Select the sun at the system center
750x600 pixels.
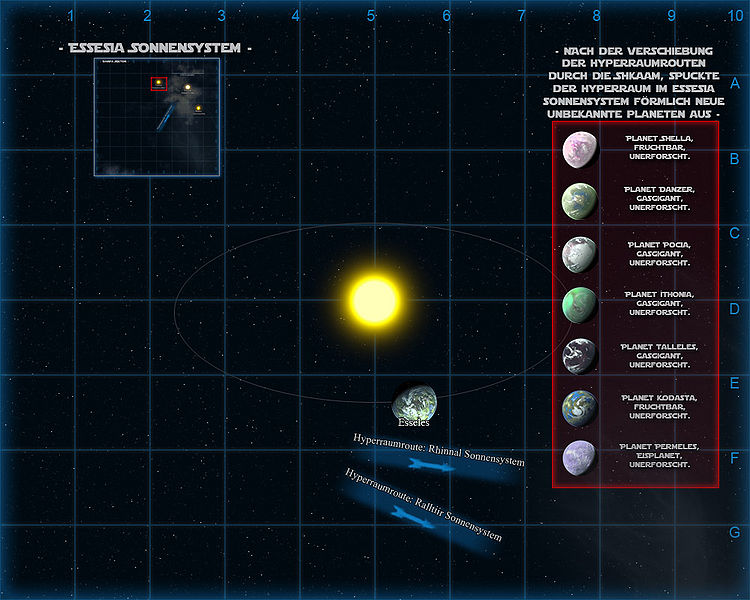374,299
